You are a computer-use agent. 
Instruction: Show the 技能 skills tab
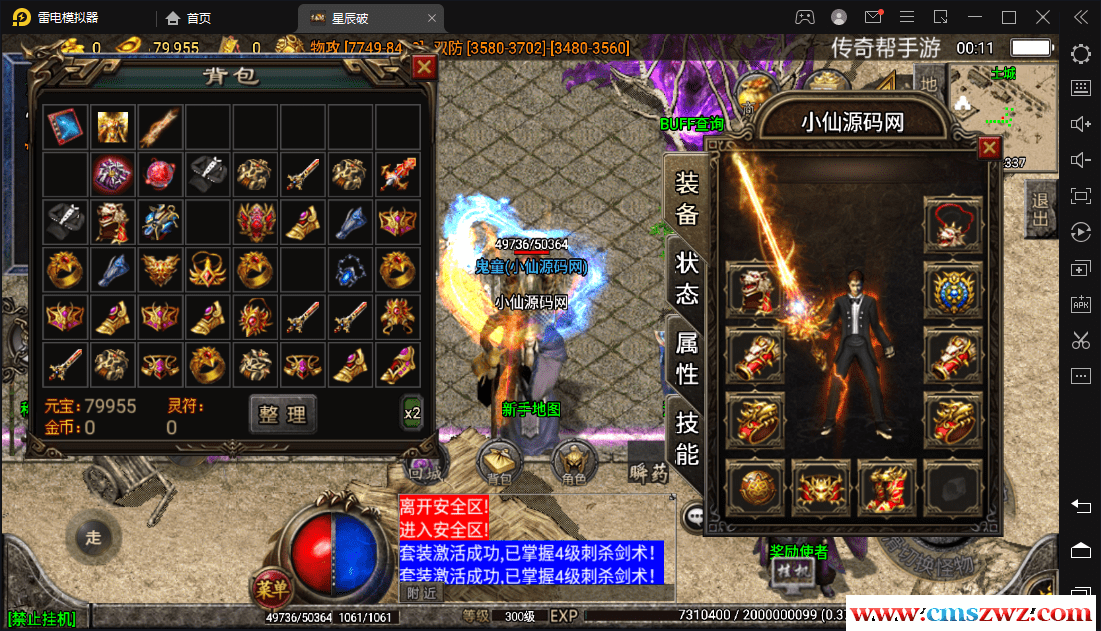(x=687, y=438)
